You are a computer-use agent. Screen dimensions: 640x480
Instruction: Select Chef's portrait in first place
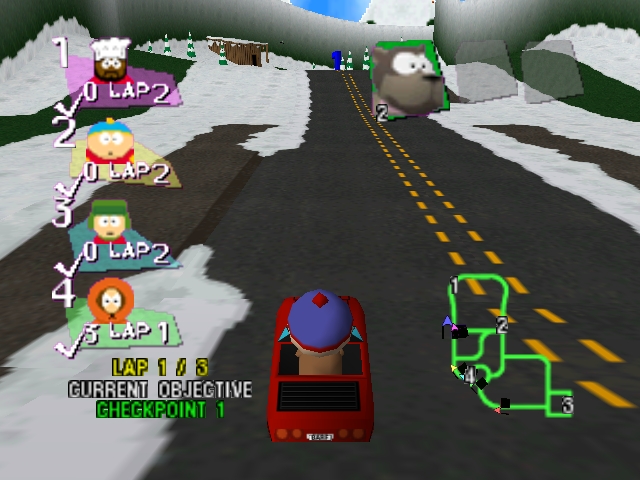coord(112,62)
